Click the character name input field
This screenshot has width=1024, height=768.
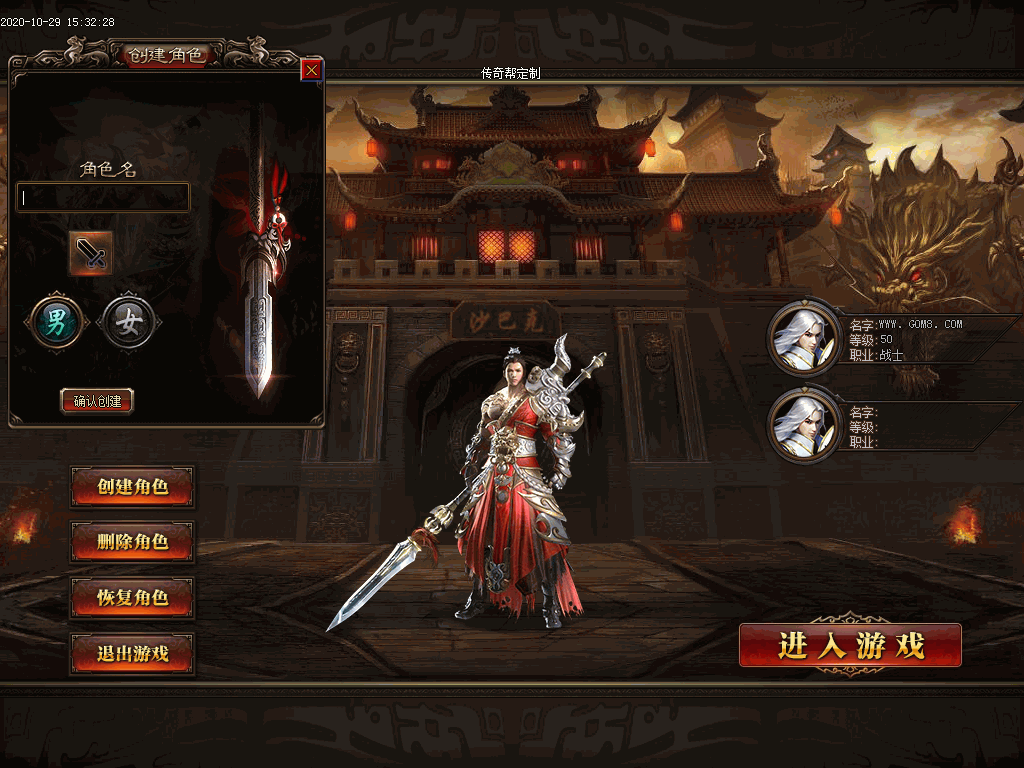[x=103, y=197]
